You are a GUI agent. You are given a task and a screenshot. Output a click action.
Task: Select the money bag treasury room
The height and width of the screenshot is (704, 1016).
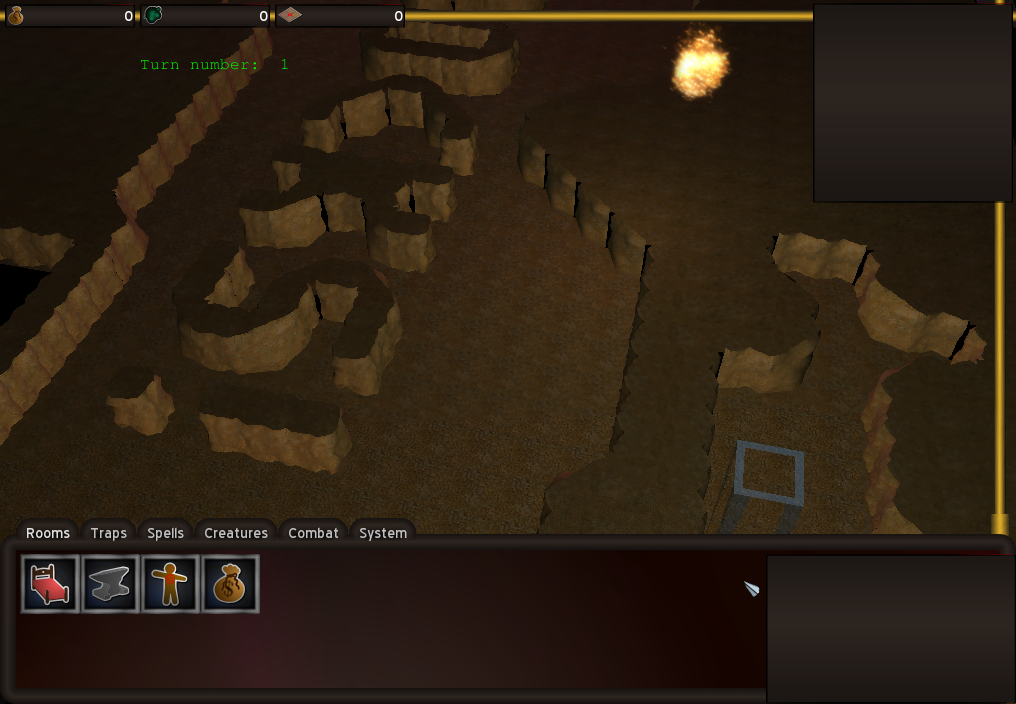230,584
